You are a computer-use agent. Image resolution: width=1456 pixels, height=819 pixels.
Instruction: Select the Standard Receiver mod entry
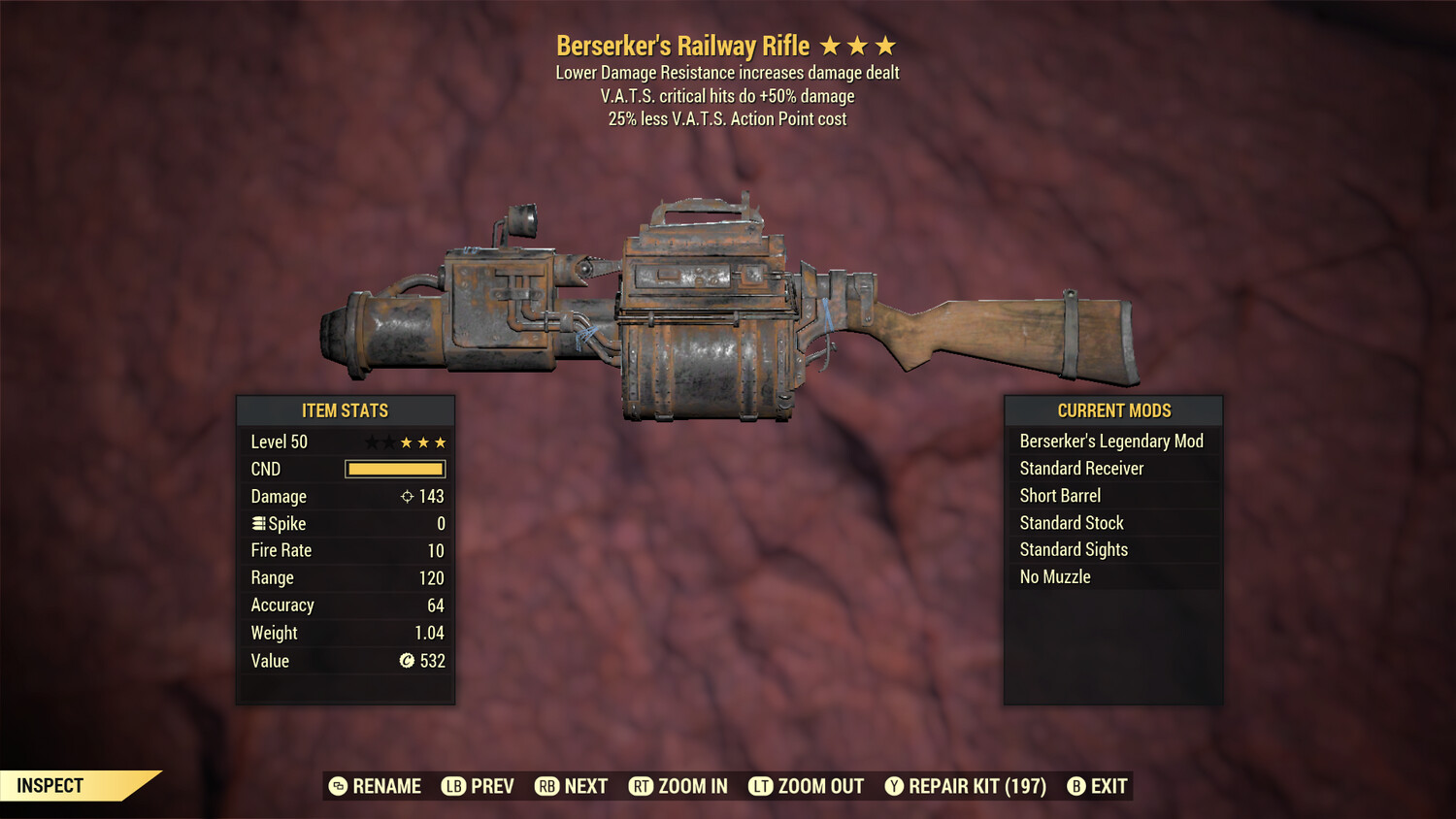pos(1081,468)
